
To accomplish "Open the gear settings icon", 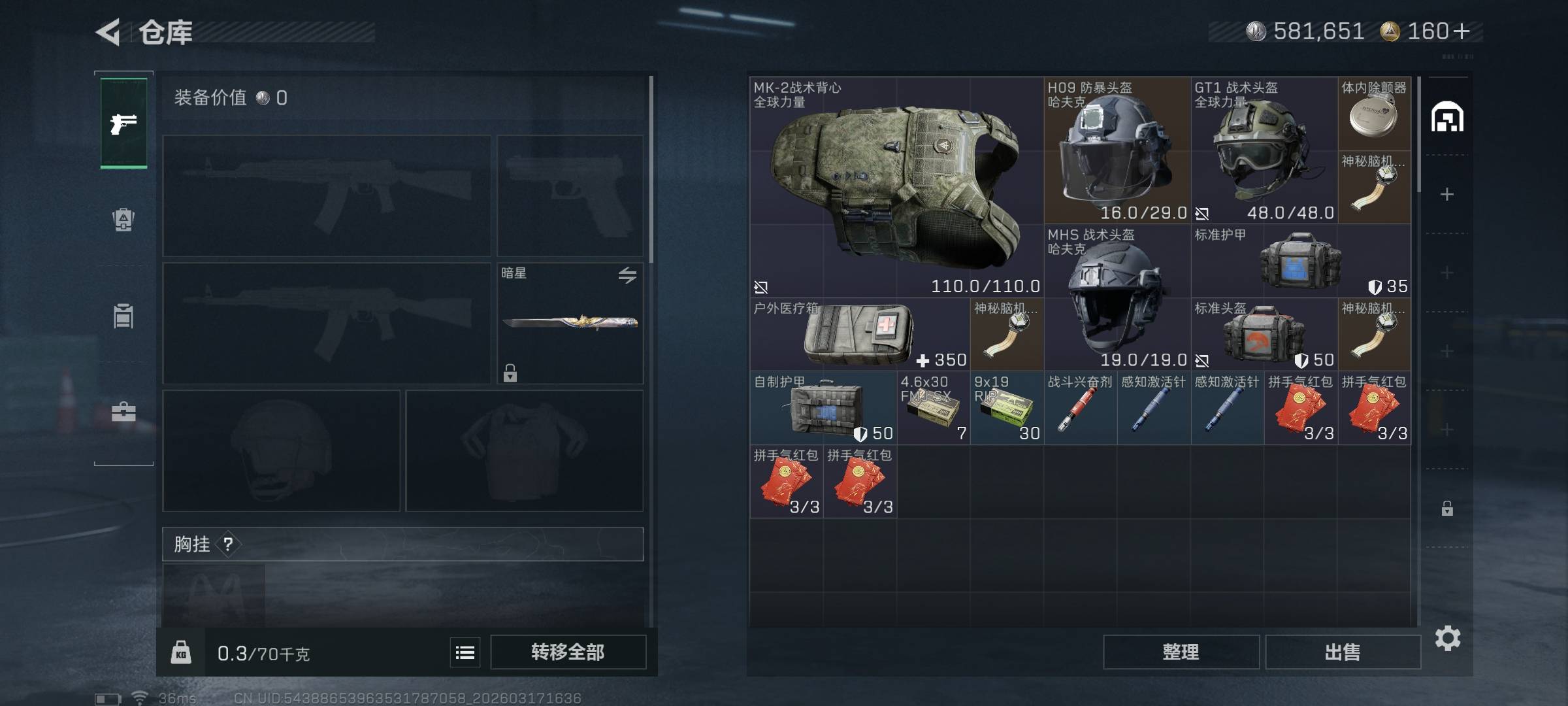I will pyautogui.click(x=1447, y=638).
